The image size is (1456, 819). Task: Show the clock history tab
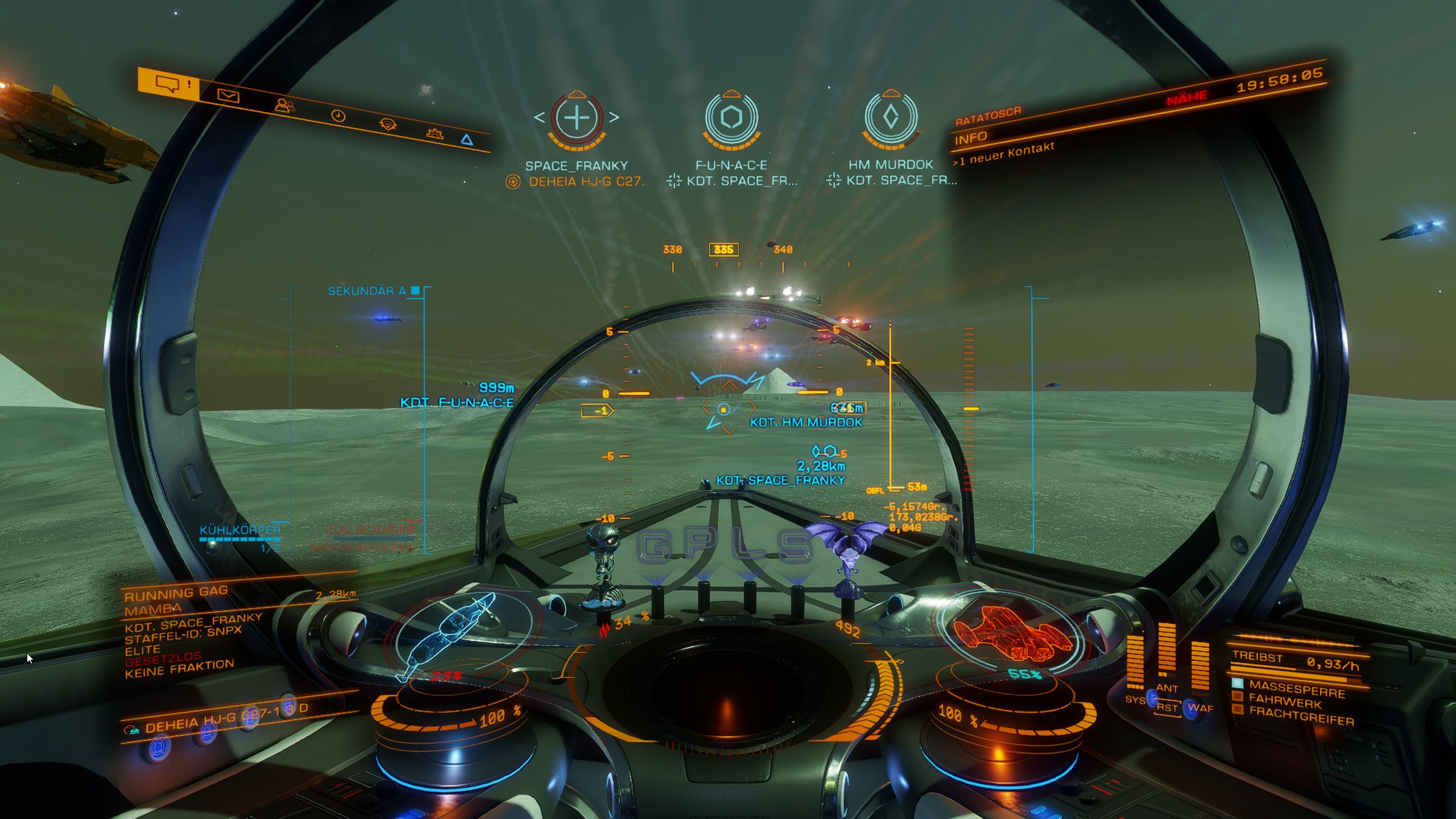point(338,116)
